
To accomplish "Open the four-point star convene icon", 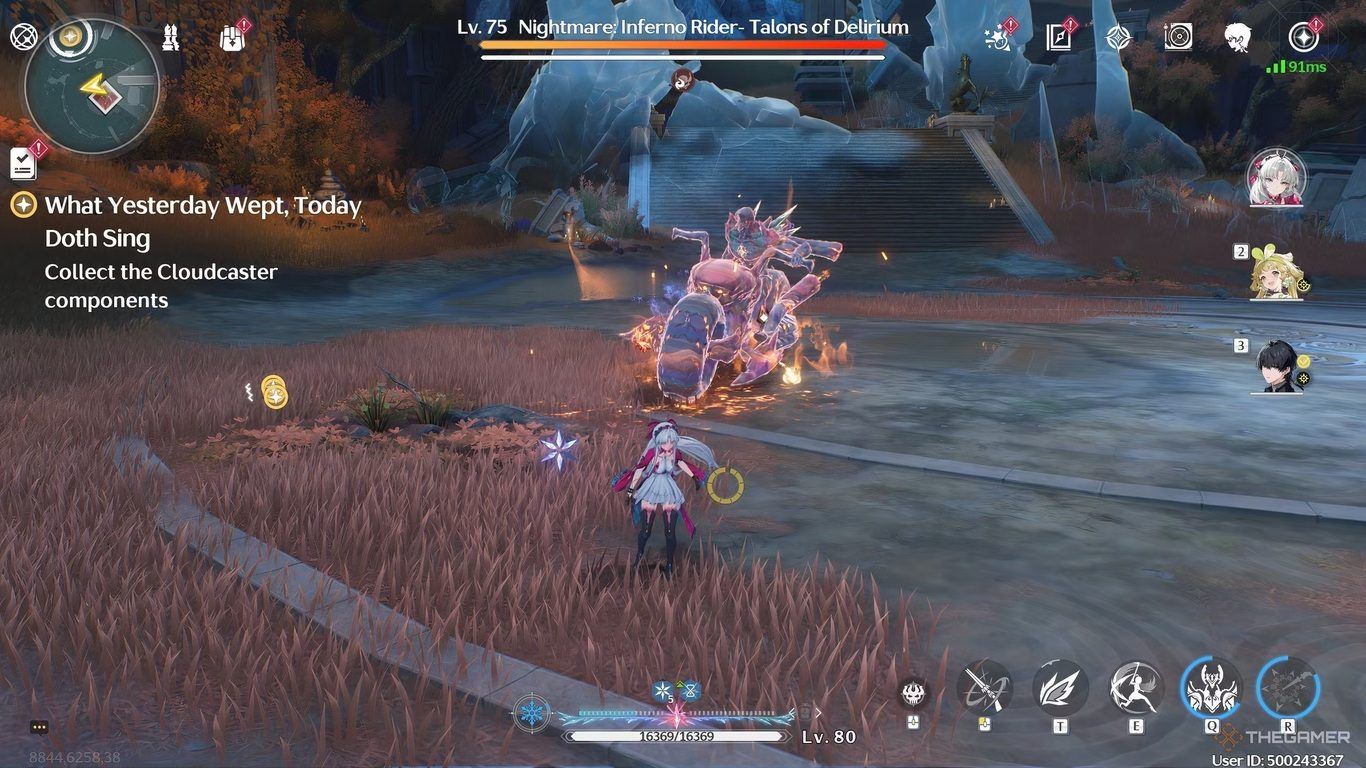I will pyautogui.click(x=1118, y=38).
